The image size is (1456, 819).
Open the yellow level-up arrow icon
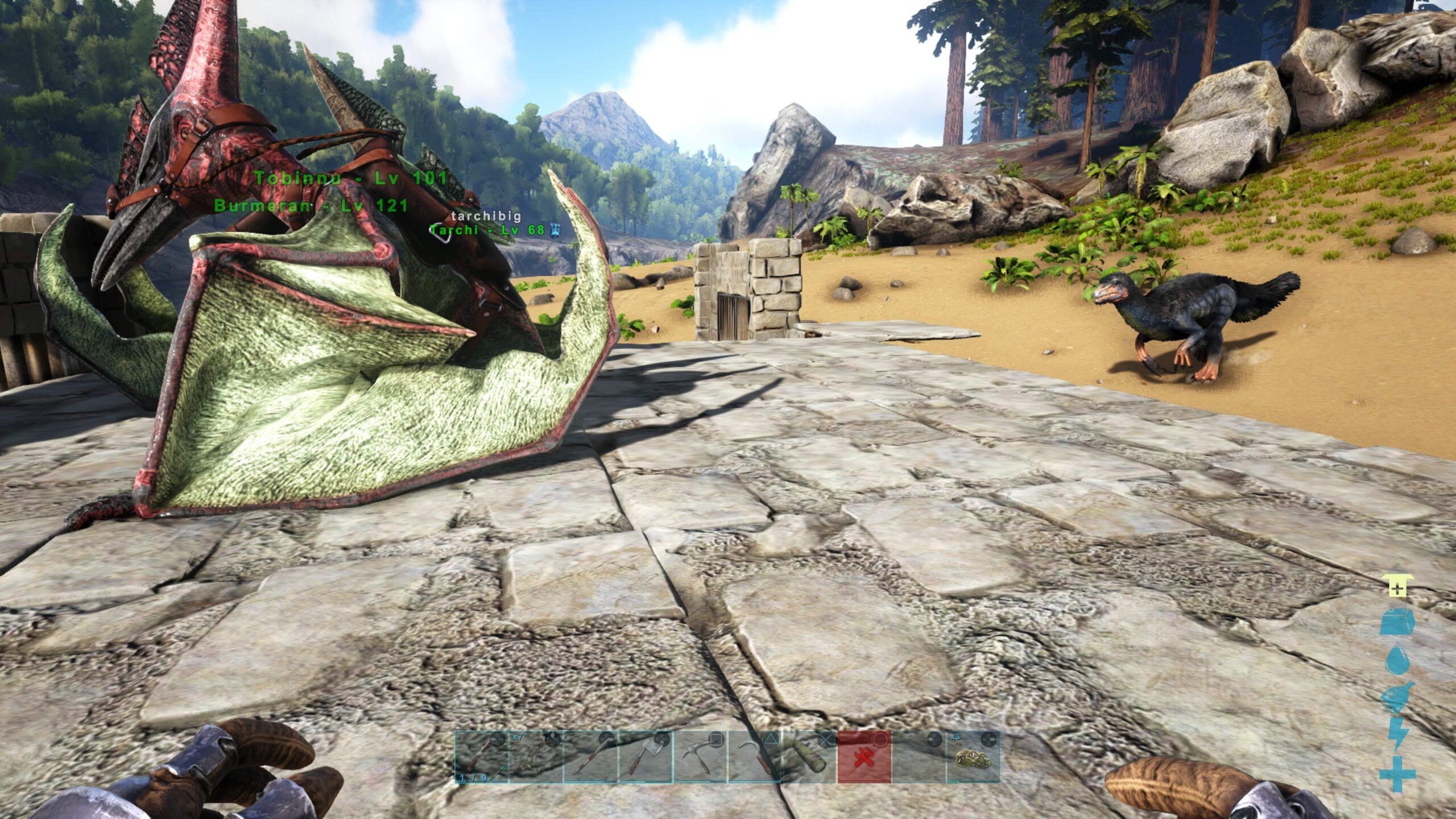pos(1396,586)
